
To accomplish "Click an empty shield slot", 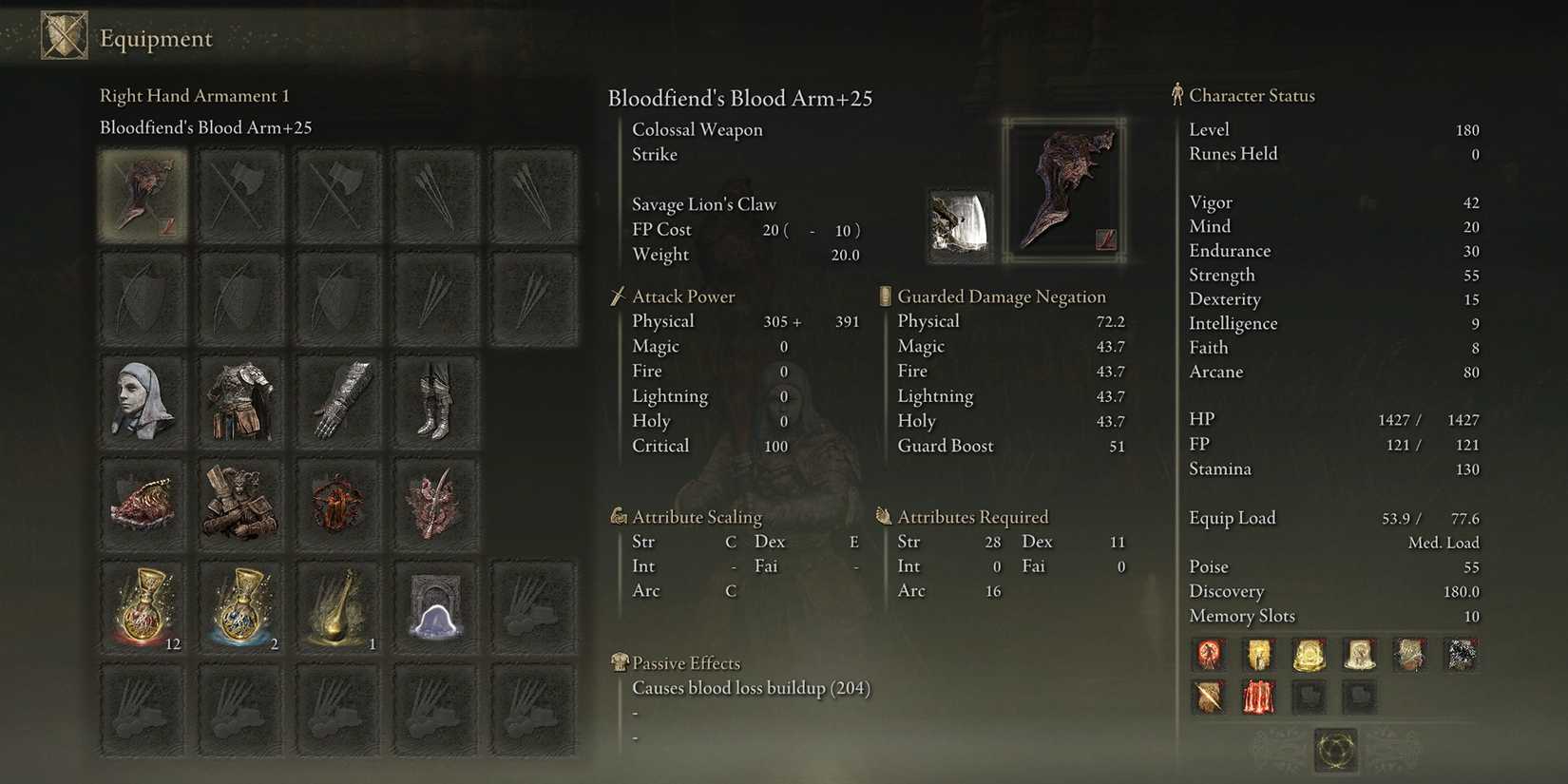I will pyautogui.click(x=143, y=297).
